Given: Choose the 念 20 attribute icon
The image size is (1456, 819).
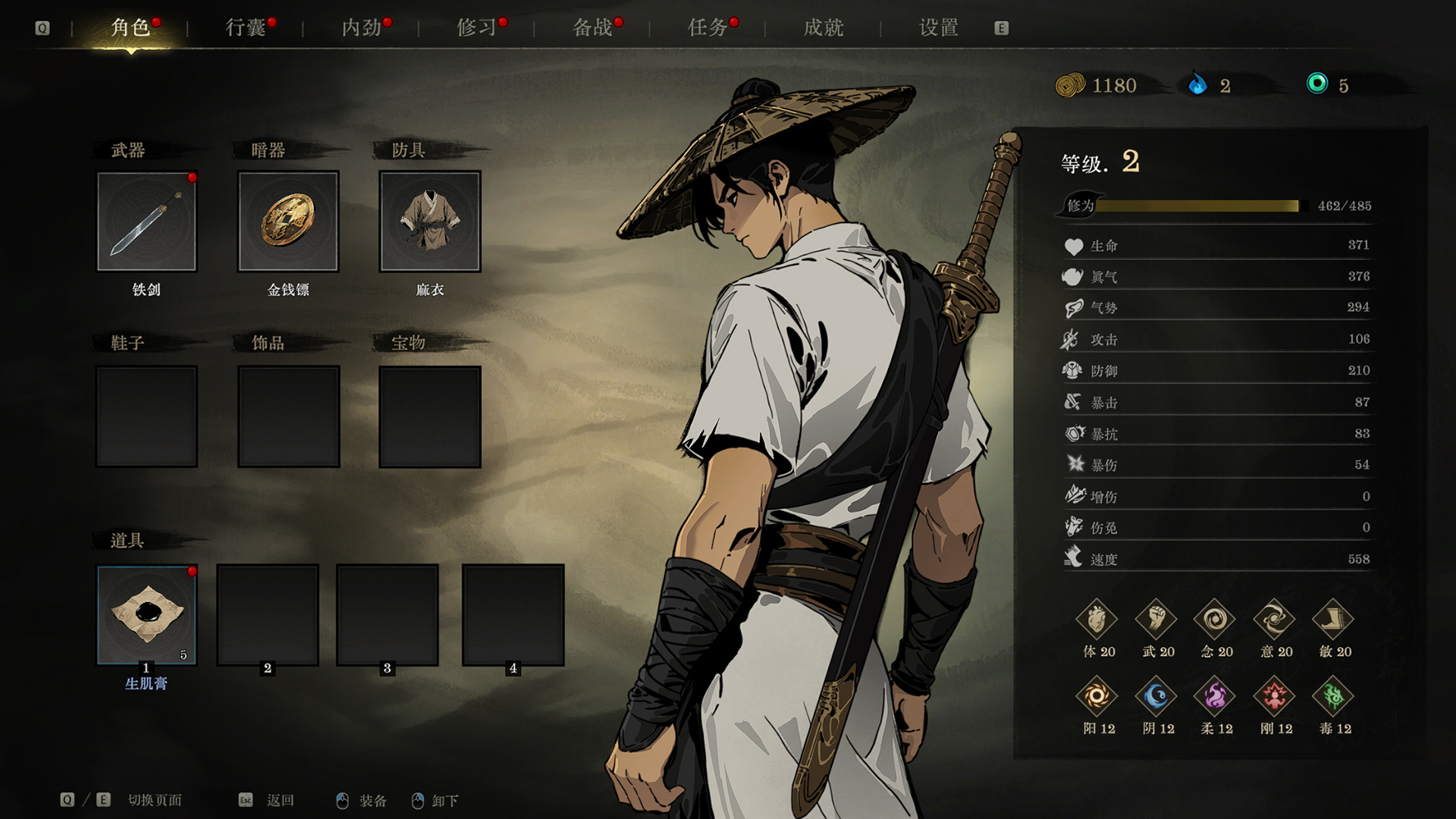Looking at the screenshot, I should [x=1215, y=620].
